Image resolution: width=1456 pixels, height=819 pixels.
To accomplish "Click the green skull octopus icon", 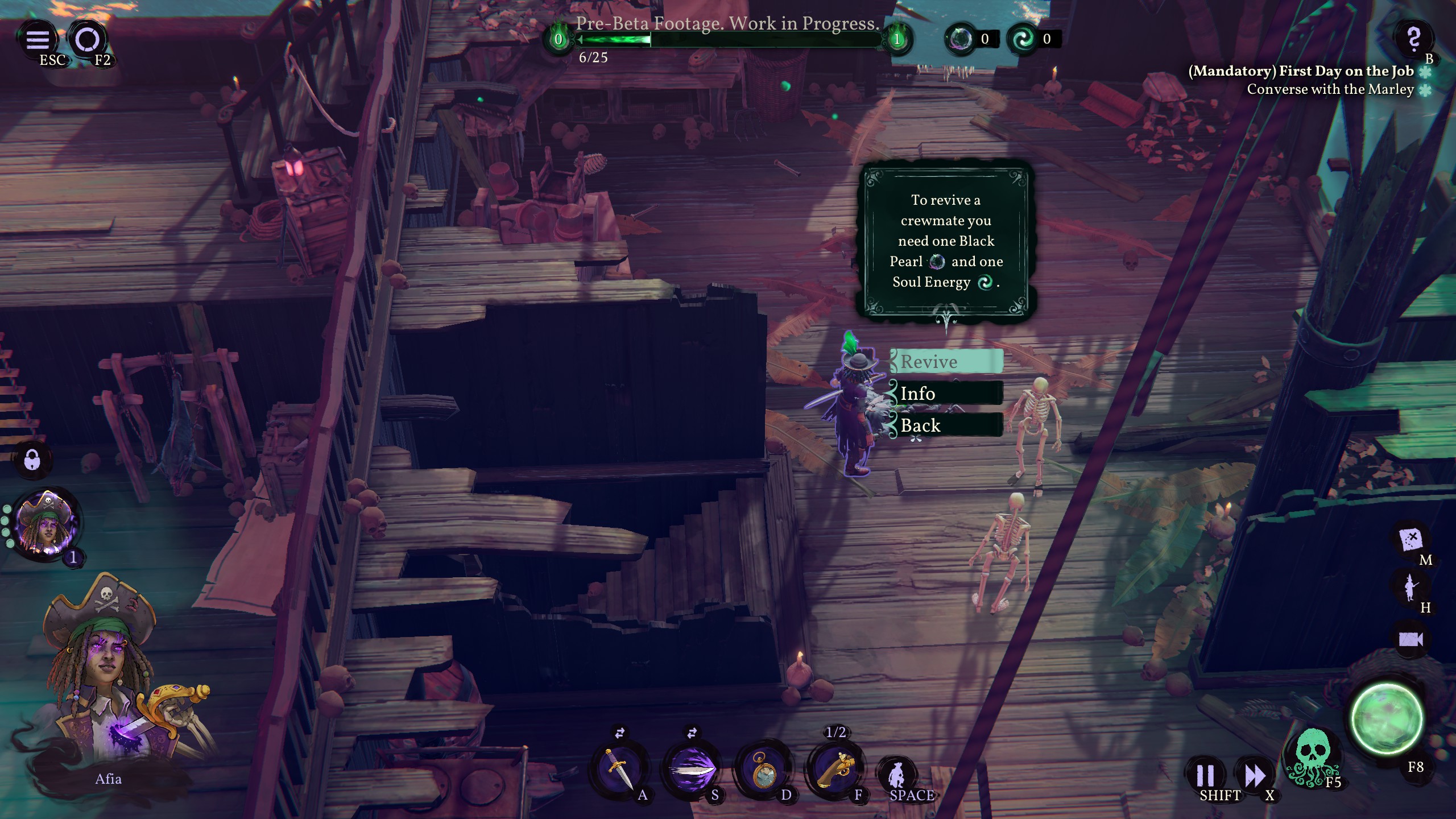I will coord(1311,758).
